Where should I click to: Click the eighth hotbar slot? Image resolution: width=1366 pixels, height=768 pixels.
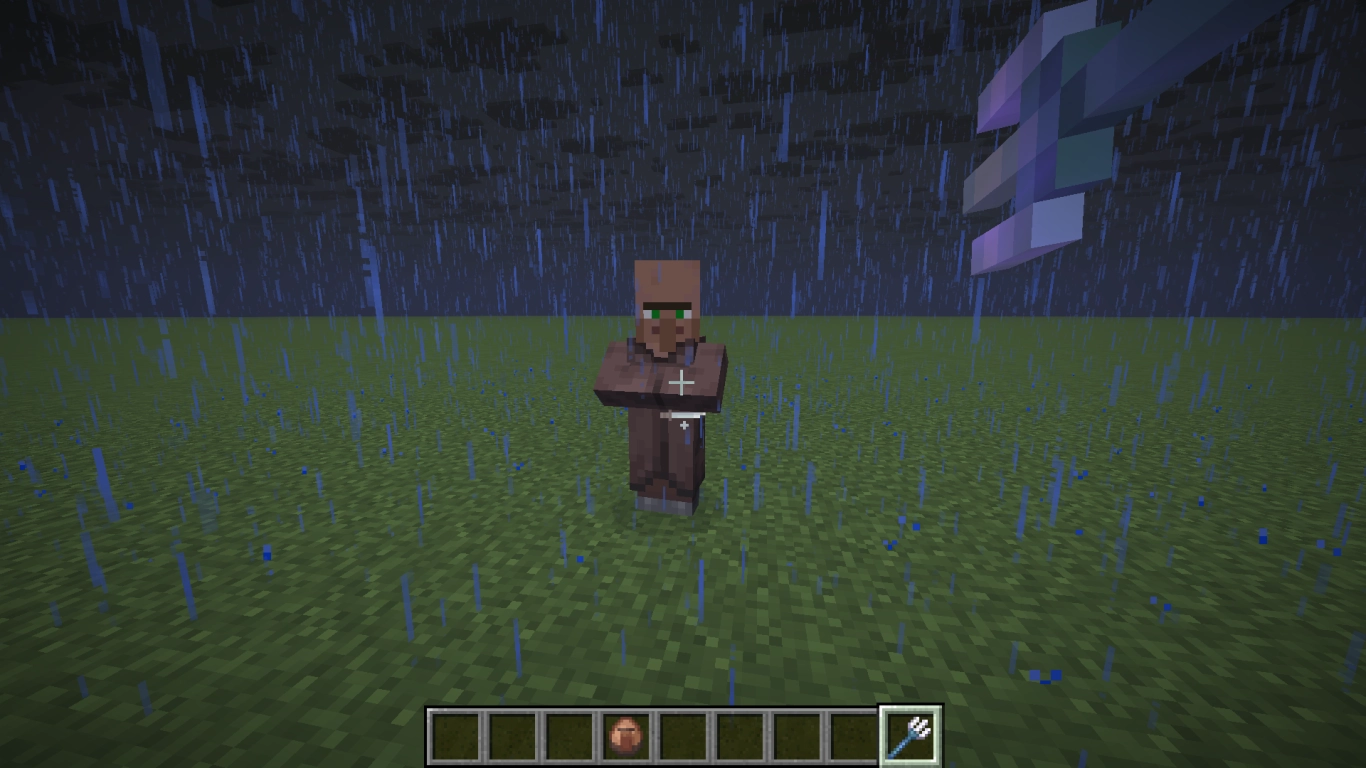pyautogui.click(x=853, y=733)
